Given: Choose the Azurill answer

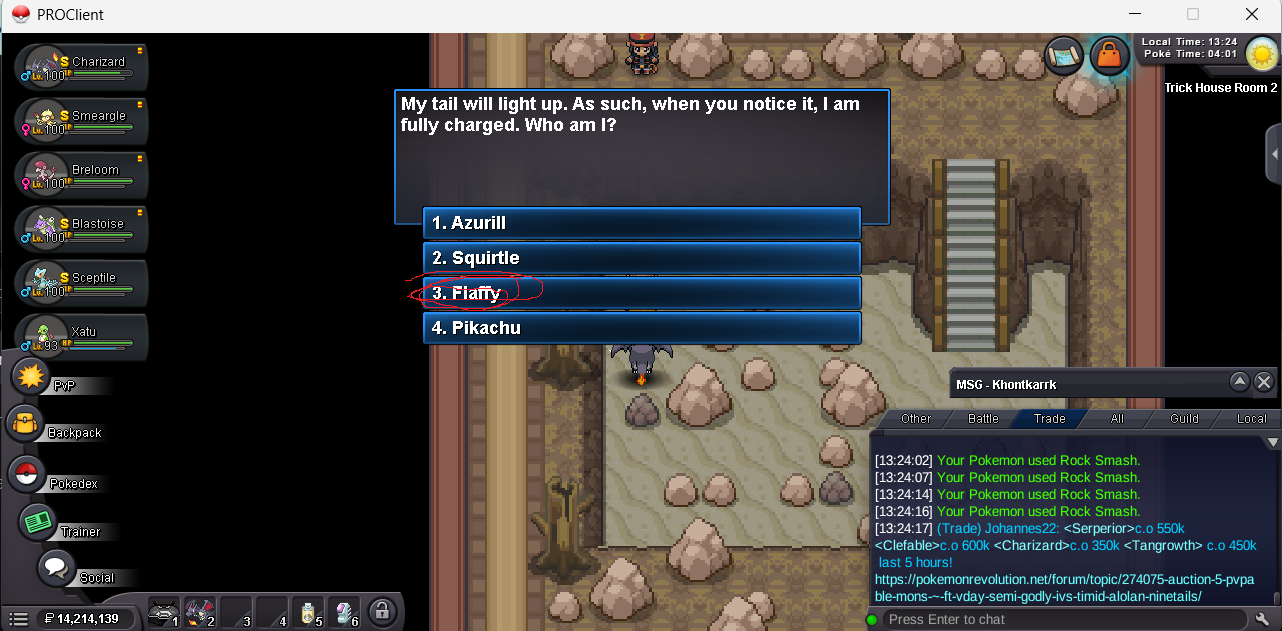Looking at the screenshot, I should (641, 223).
